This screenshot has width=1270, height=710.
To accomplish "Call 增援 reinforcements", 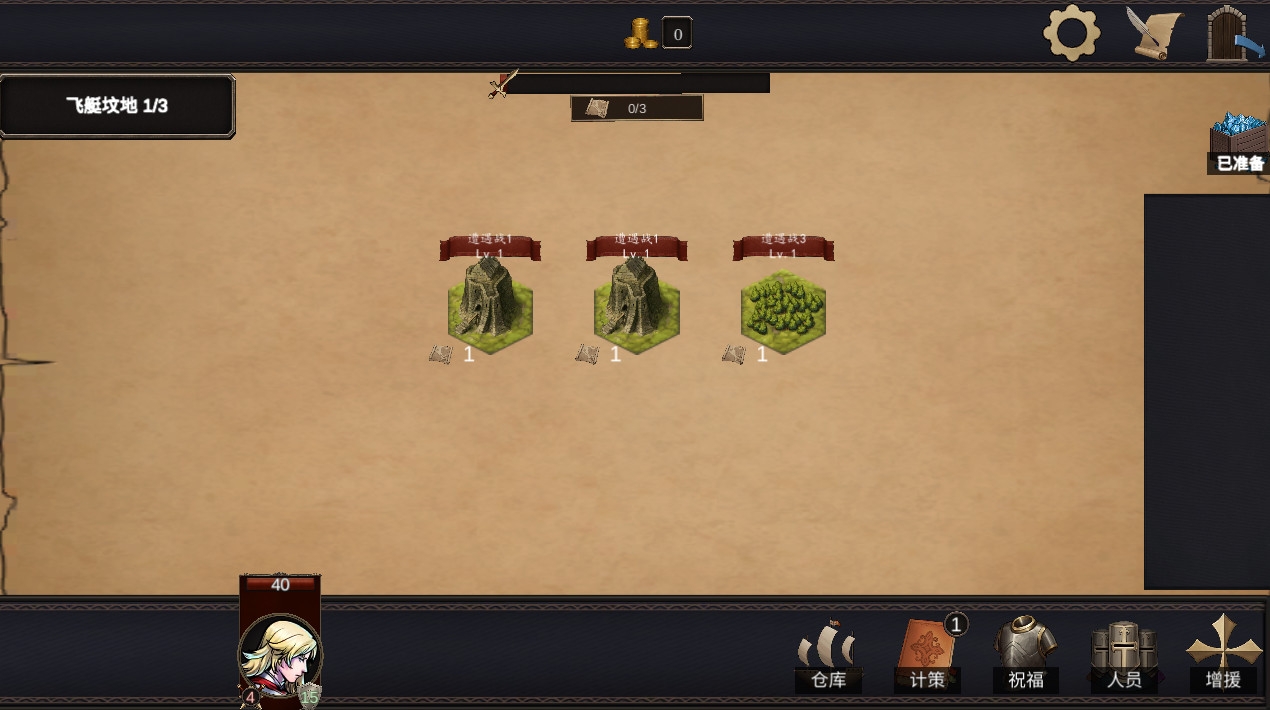I will click(x=1223, y=655).
